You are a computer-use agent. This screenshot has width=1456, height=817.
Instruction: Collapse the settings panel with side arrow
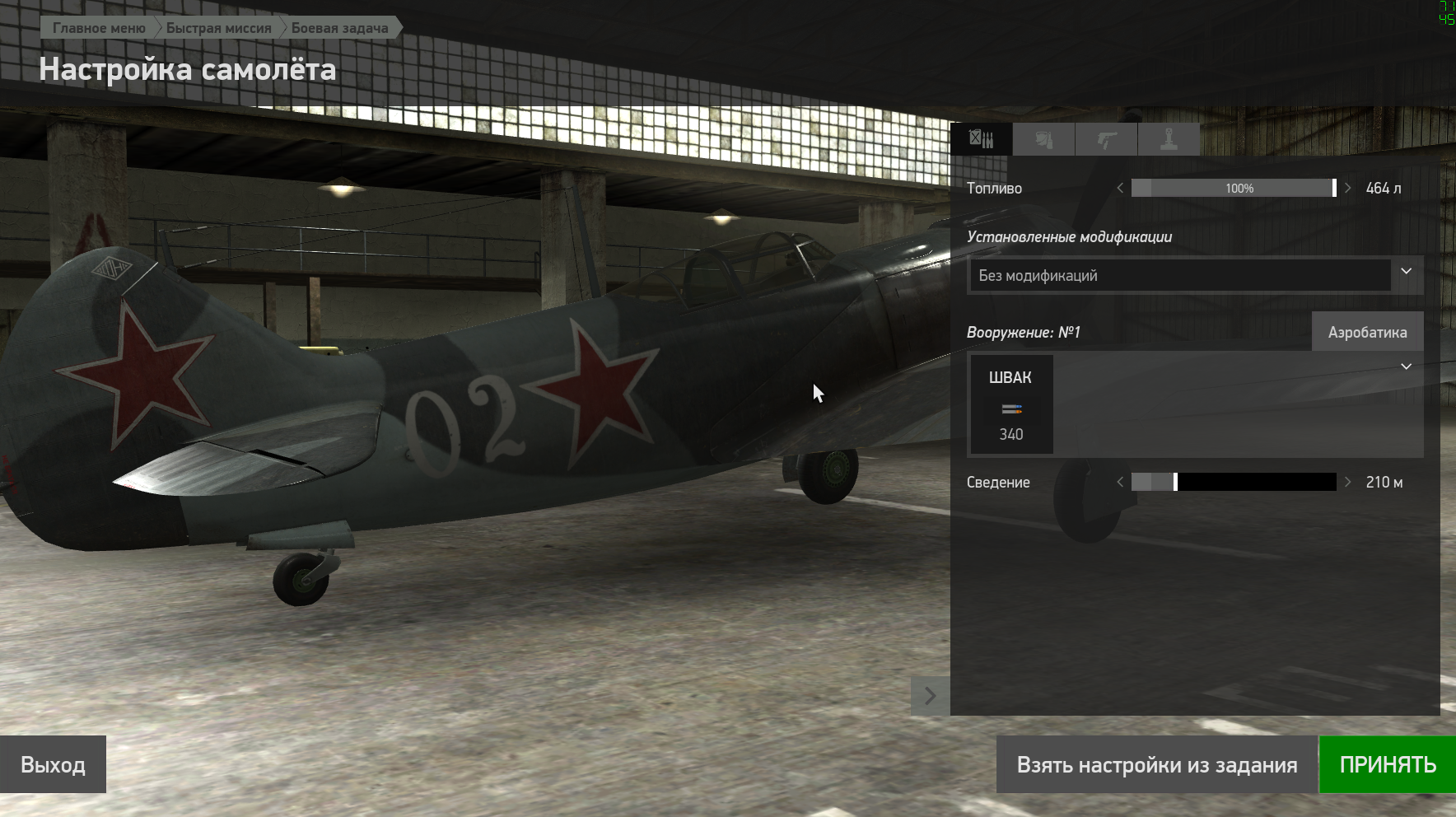(930, 696)
